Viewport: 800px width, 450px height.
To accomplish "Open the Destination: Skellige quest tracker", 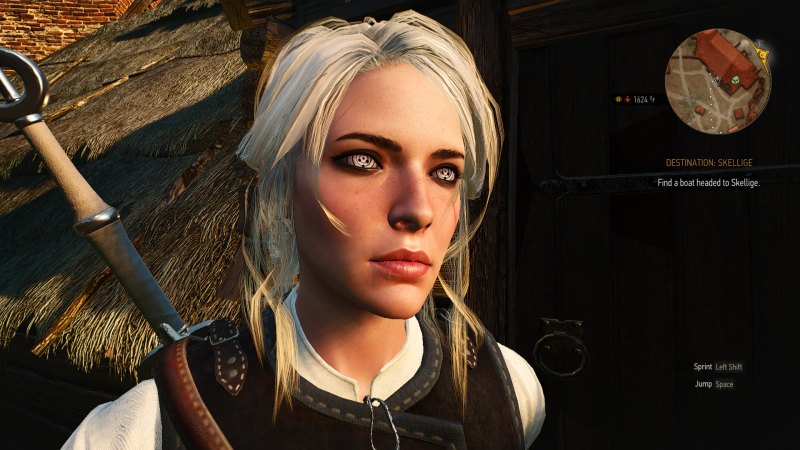I will click(706, 162).
